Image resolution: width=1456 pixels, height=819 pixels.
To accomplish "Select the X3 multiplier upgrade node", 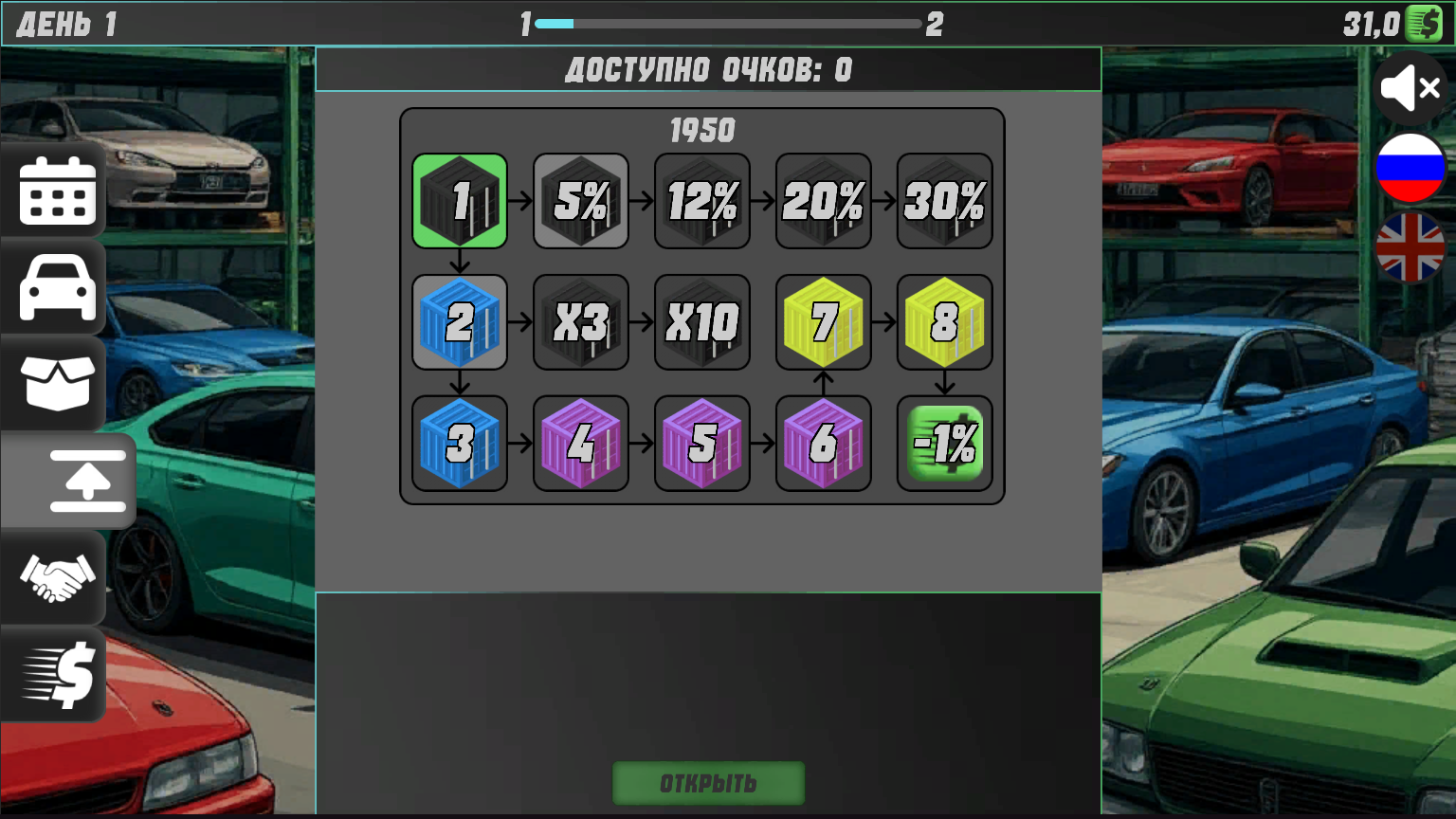I will click(580, 321).
